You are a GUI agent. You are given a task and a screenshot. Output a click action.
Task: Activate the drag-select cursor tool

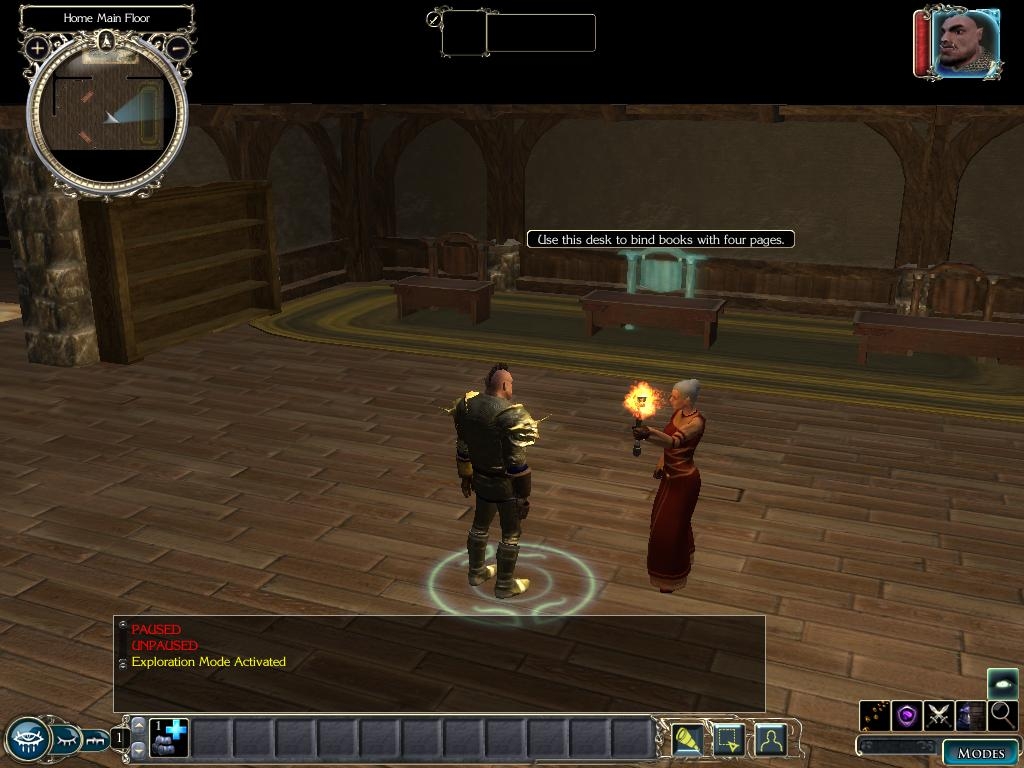[x=728, y=740]
